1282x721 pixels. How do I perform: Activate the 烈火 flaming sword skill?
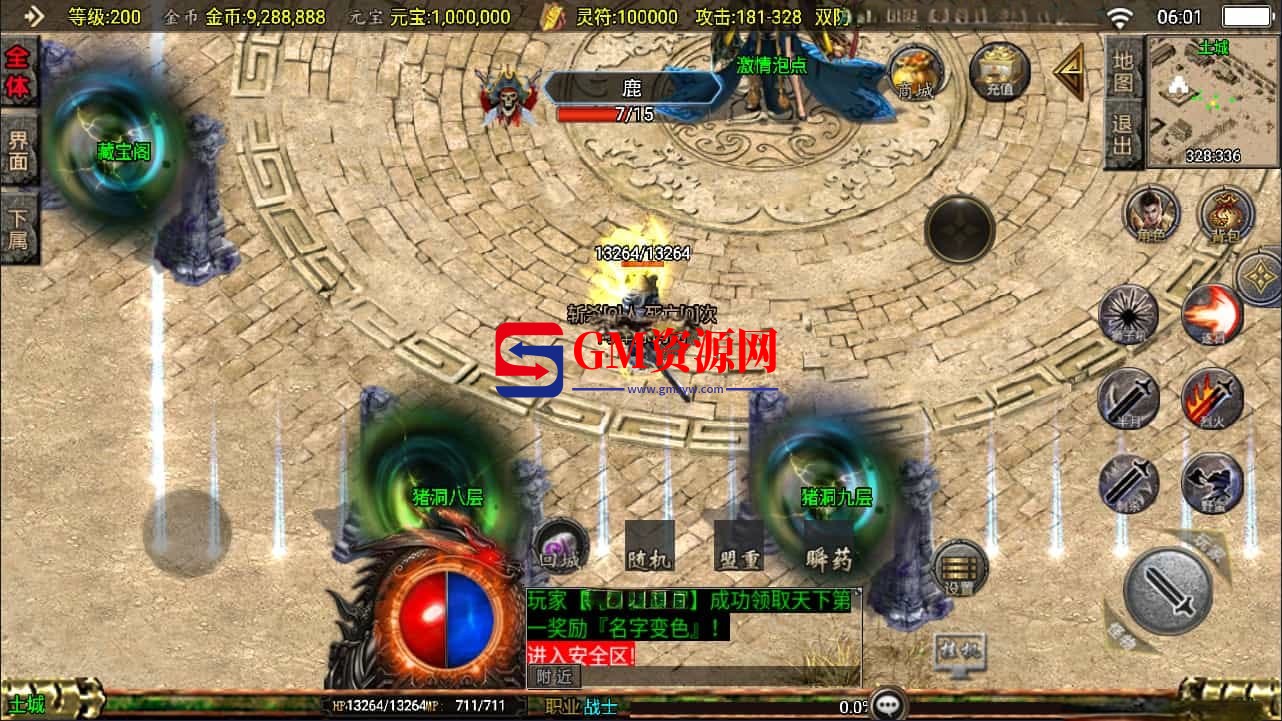pos(1212,399)
